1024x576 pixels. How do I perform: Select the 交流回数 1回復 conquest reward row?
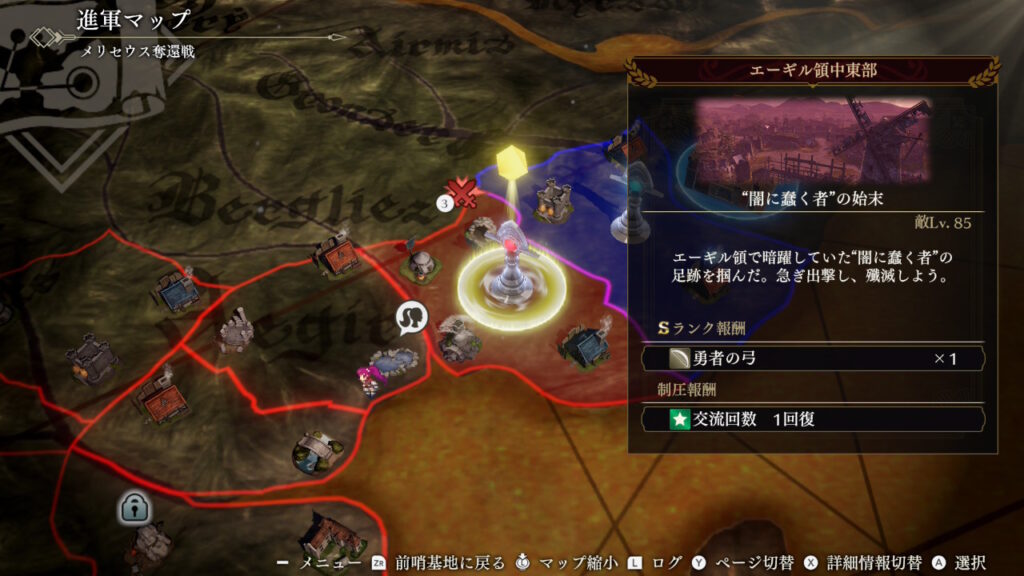[812, 419]
